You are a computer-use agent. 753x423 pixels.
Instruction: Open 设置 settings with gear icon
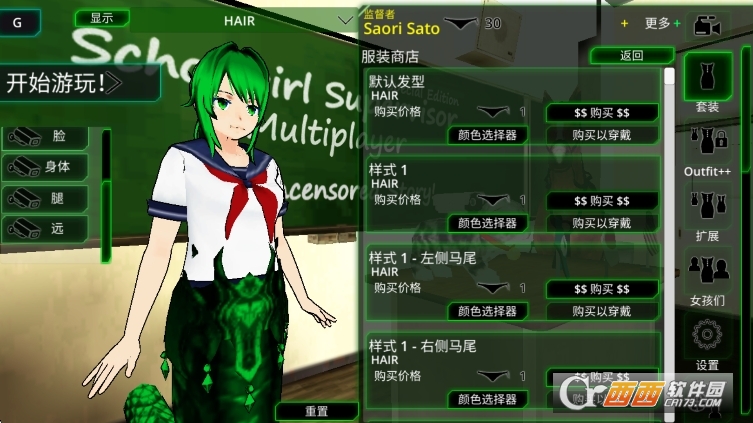707,343
